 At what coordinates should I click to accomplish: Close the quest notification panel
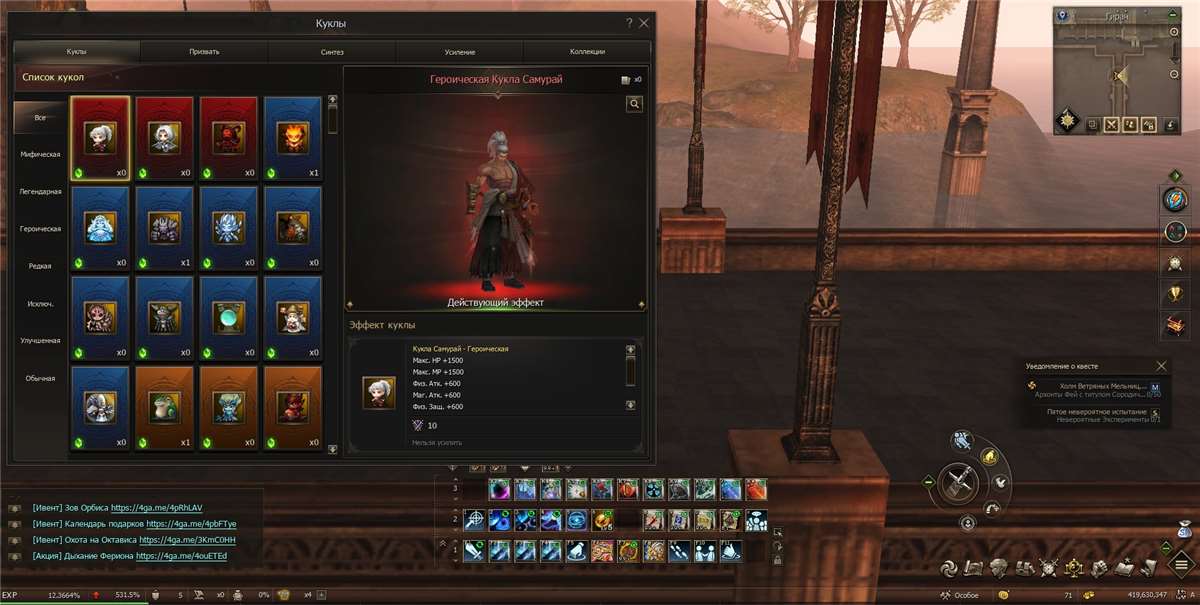(x=1161, y=366)
